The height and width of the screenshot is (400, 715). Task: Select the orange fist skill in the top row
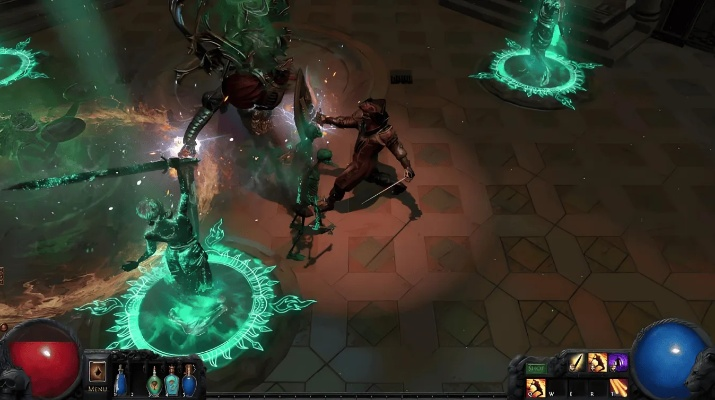pos(598,363)
